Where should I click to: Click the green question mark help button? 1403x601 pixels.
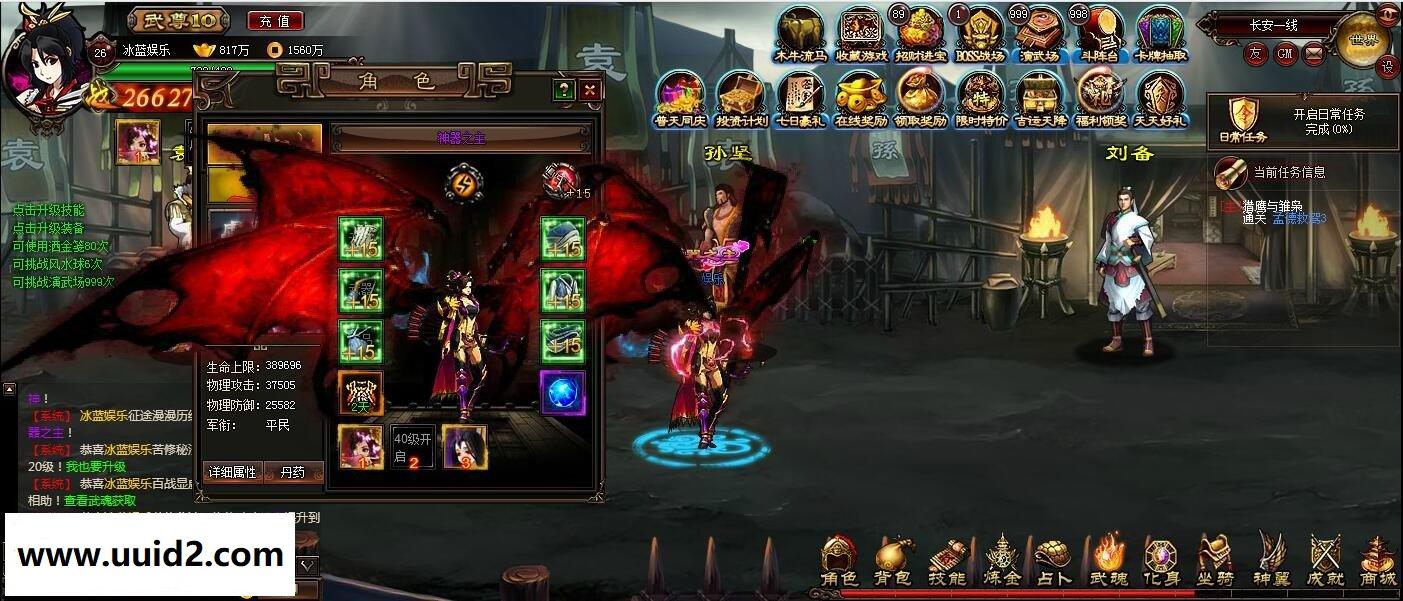[565, 90]
